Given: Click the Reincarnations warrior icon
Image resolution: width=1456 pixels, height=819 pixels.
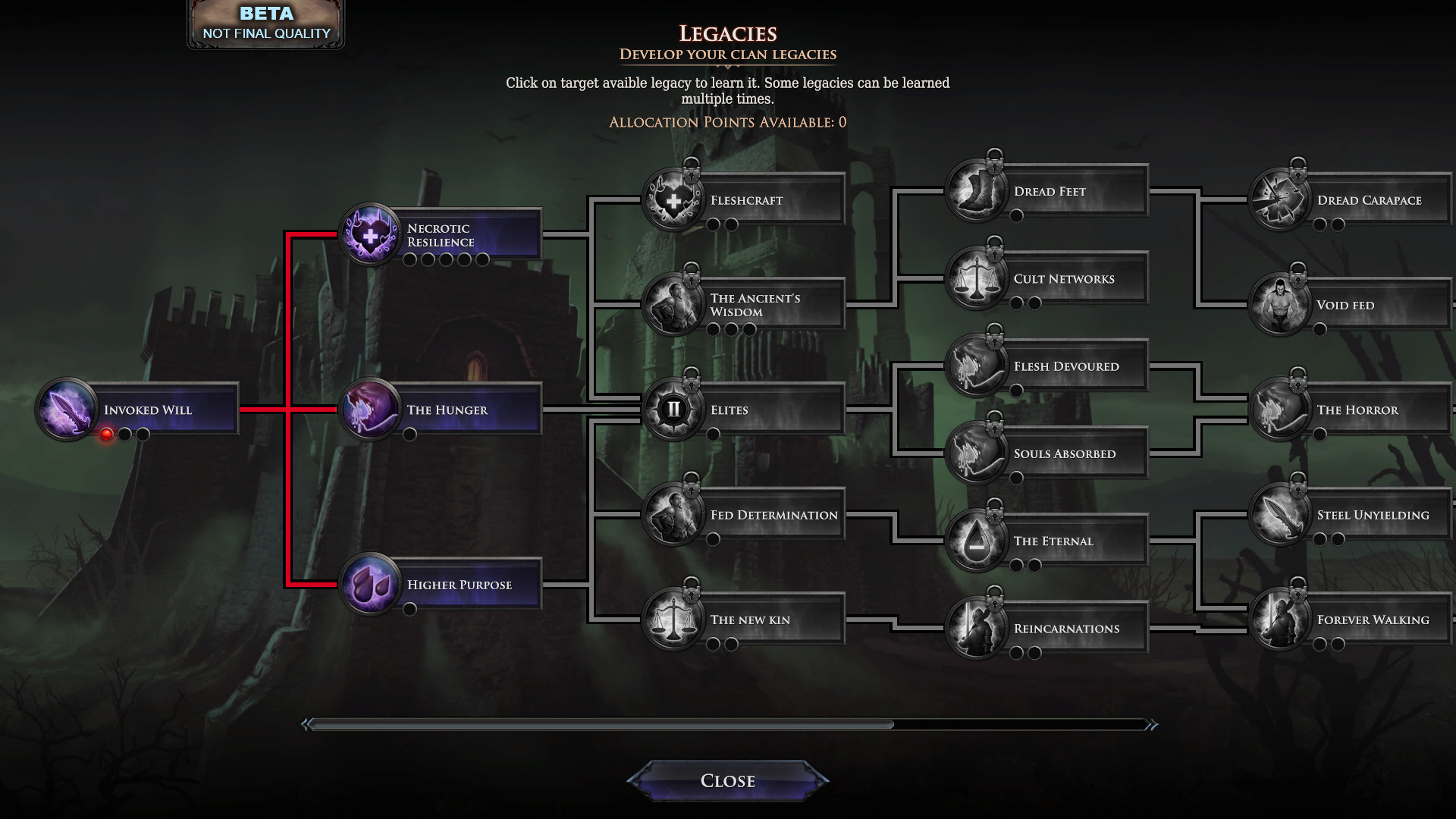Looking at the screenshot, I should pyautogui.click(x=980, y=629).
